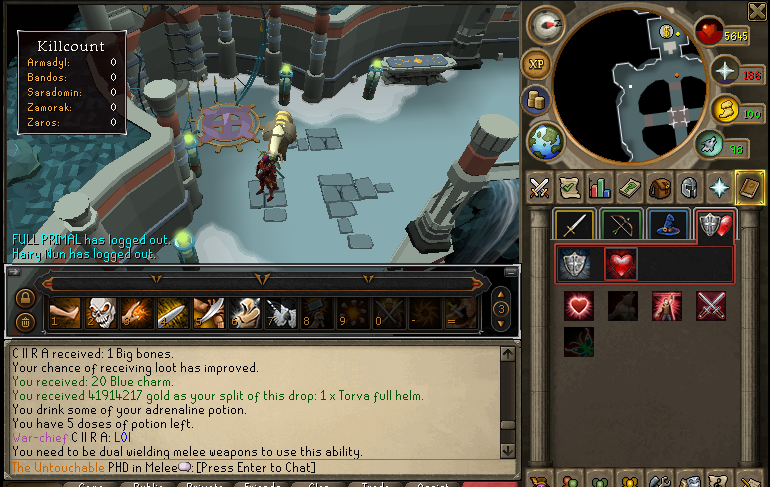The image size is (770, 487).
Task: Toggle the prayer points star orb
Action: coord(722,71)
